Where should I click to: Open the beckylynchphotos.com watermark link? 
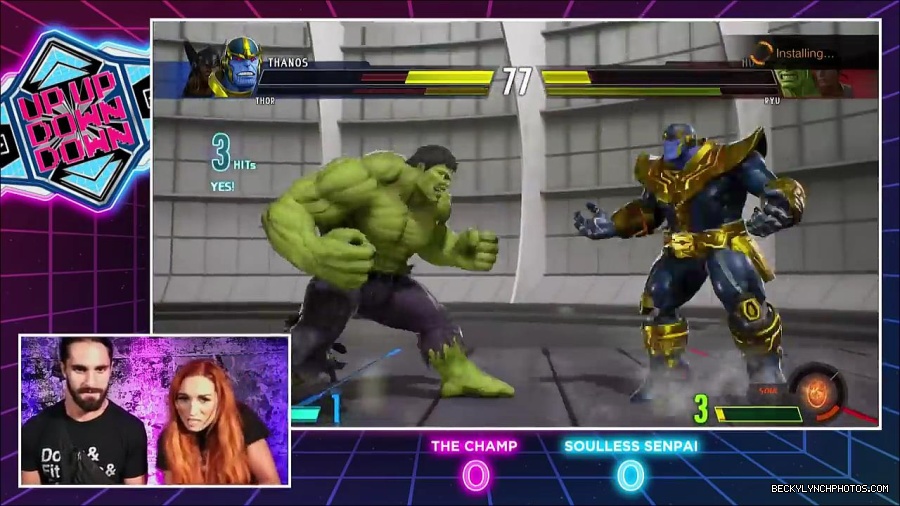[x=830, y=489]
